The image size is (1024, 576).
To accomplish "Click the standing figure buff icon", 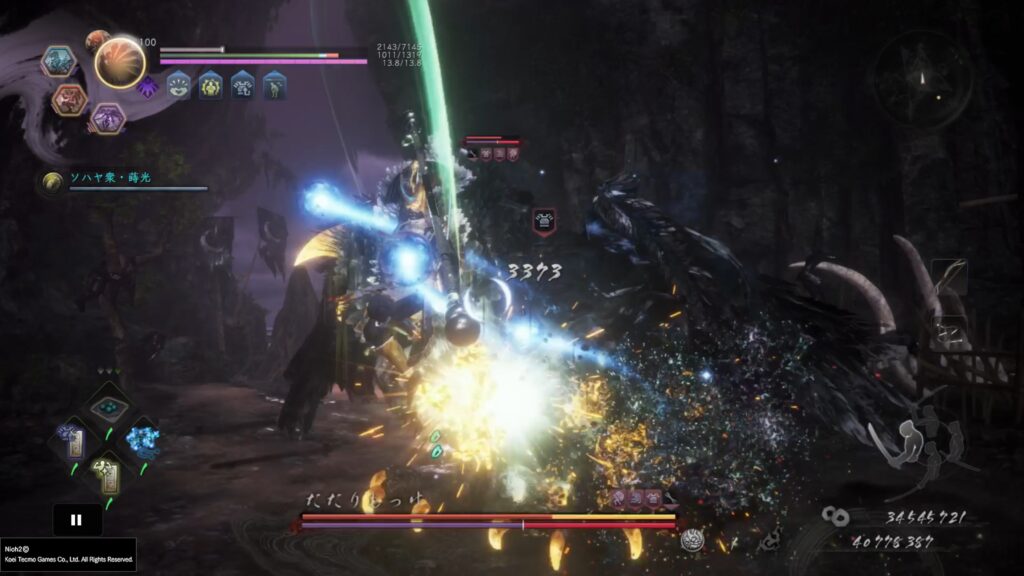I will pos(275,86).
